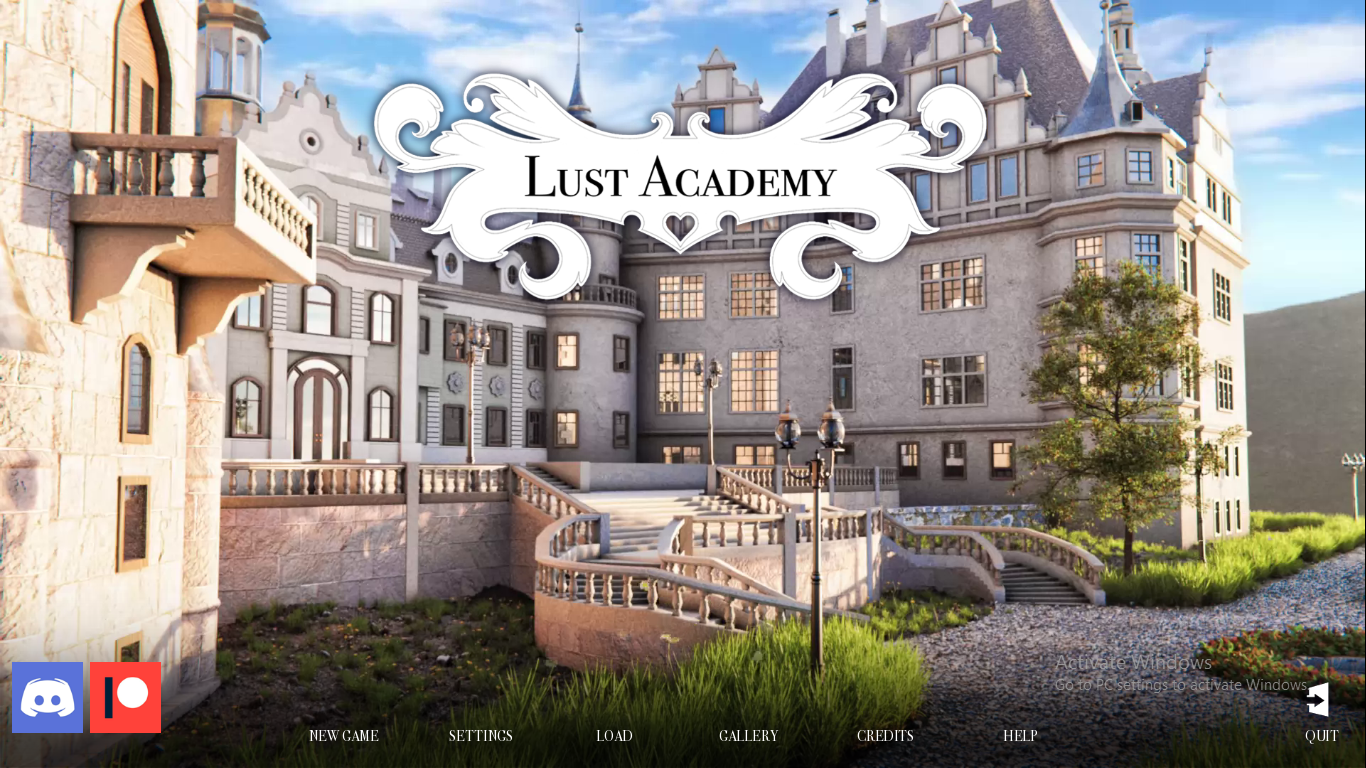Open game options via SETTINGS
1366x768 pixels.
tap(480, 736)
